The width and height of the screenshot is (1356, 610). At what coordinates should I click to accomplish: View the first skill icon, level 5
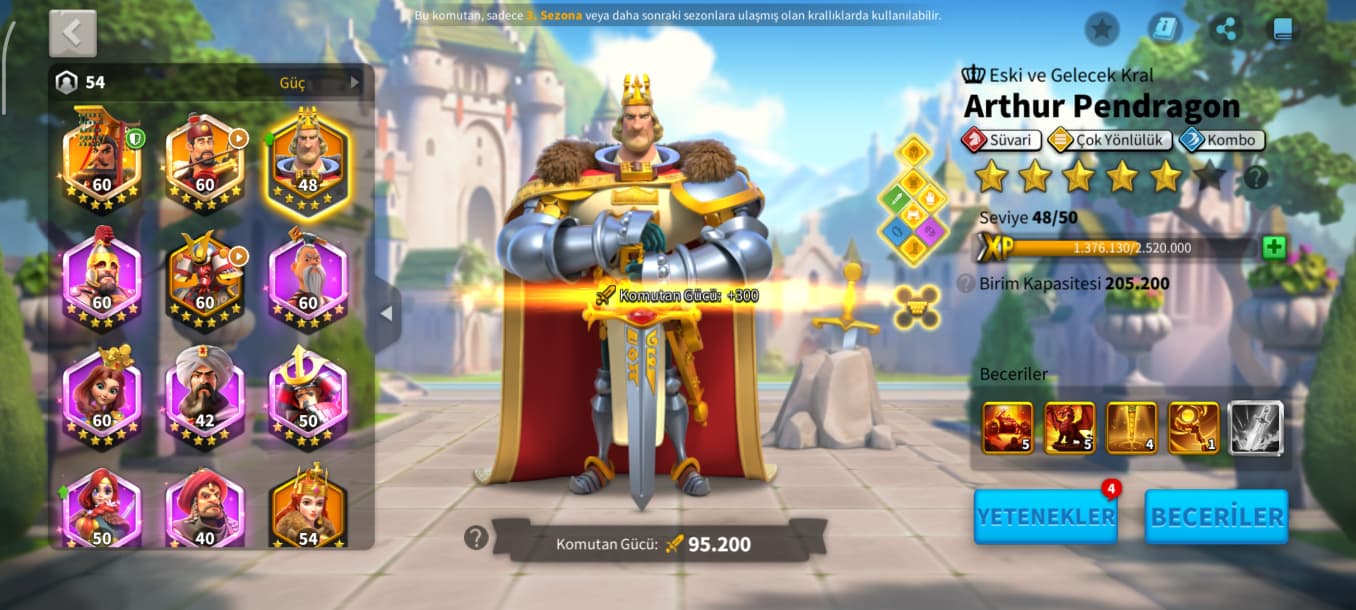(1007, 428)
